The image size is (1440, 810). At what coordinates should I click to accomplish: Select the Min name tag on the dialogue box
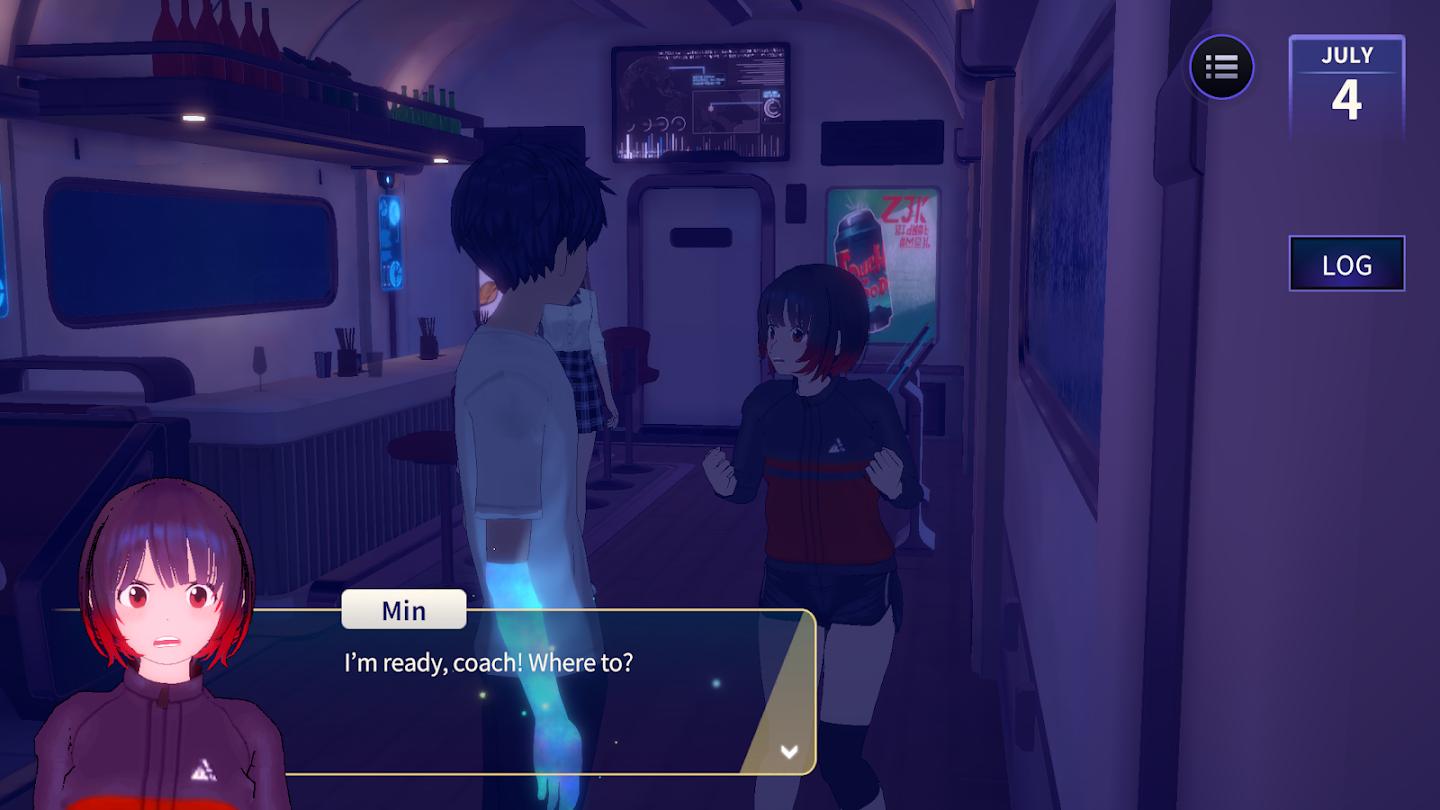click(x=403, y=610)
